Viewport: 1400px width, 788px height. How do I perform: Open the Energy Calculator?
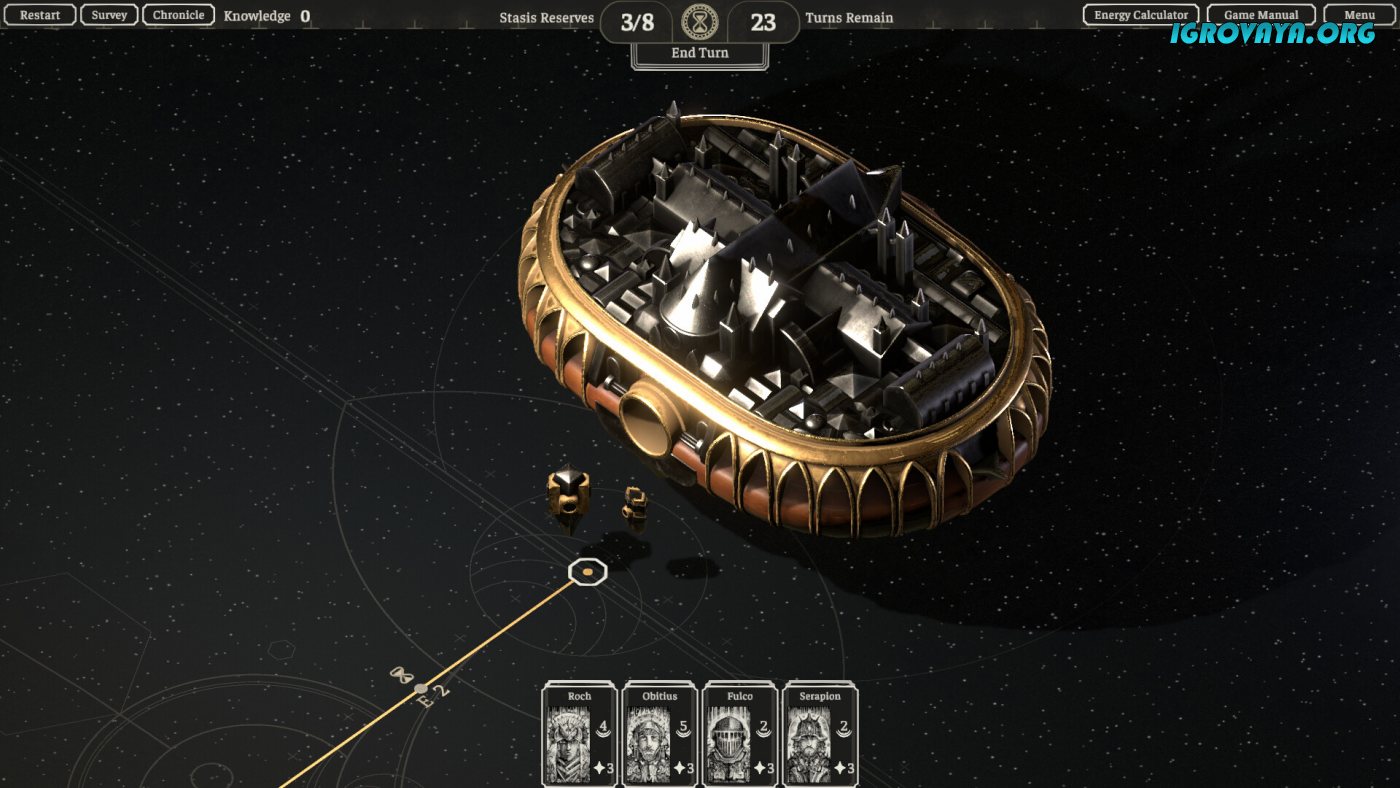1141,15
